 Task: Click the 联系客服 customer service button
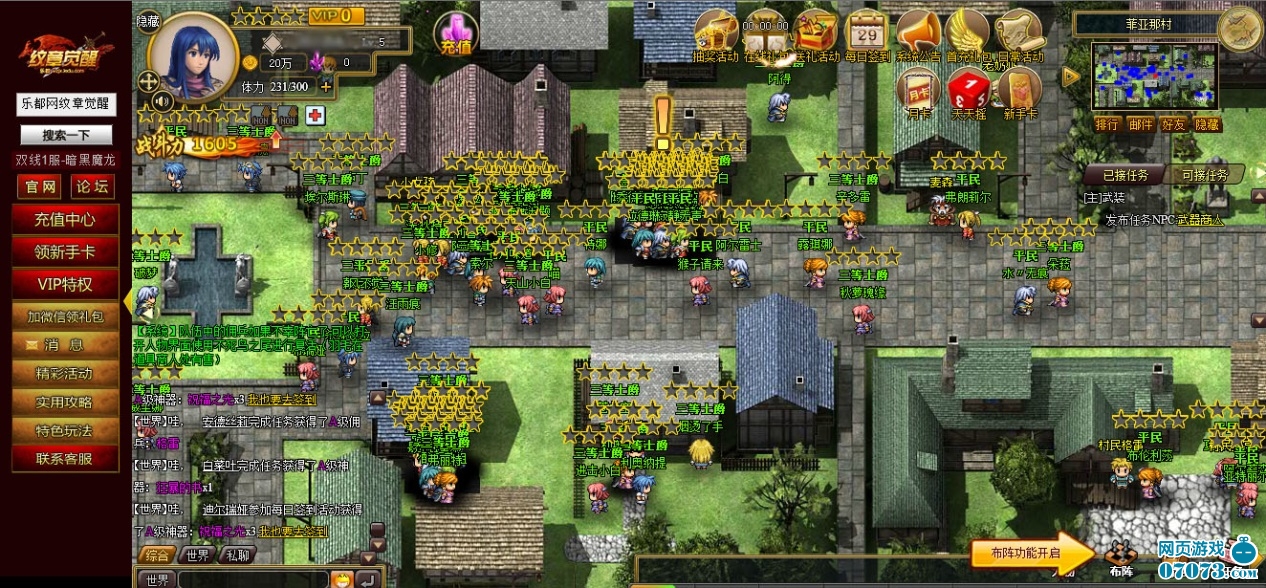click(x=65, y=459)
